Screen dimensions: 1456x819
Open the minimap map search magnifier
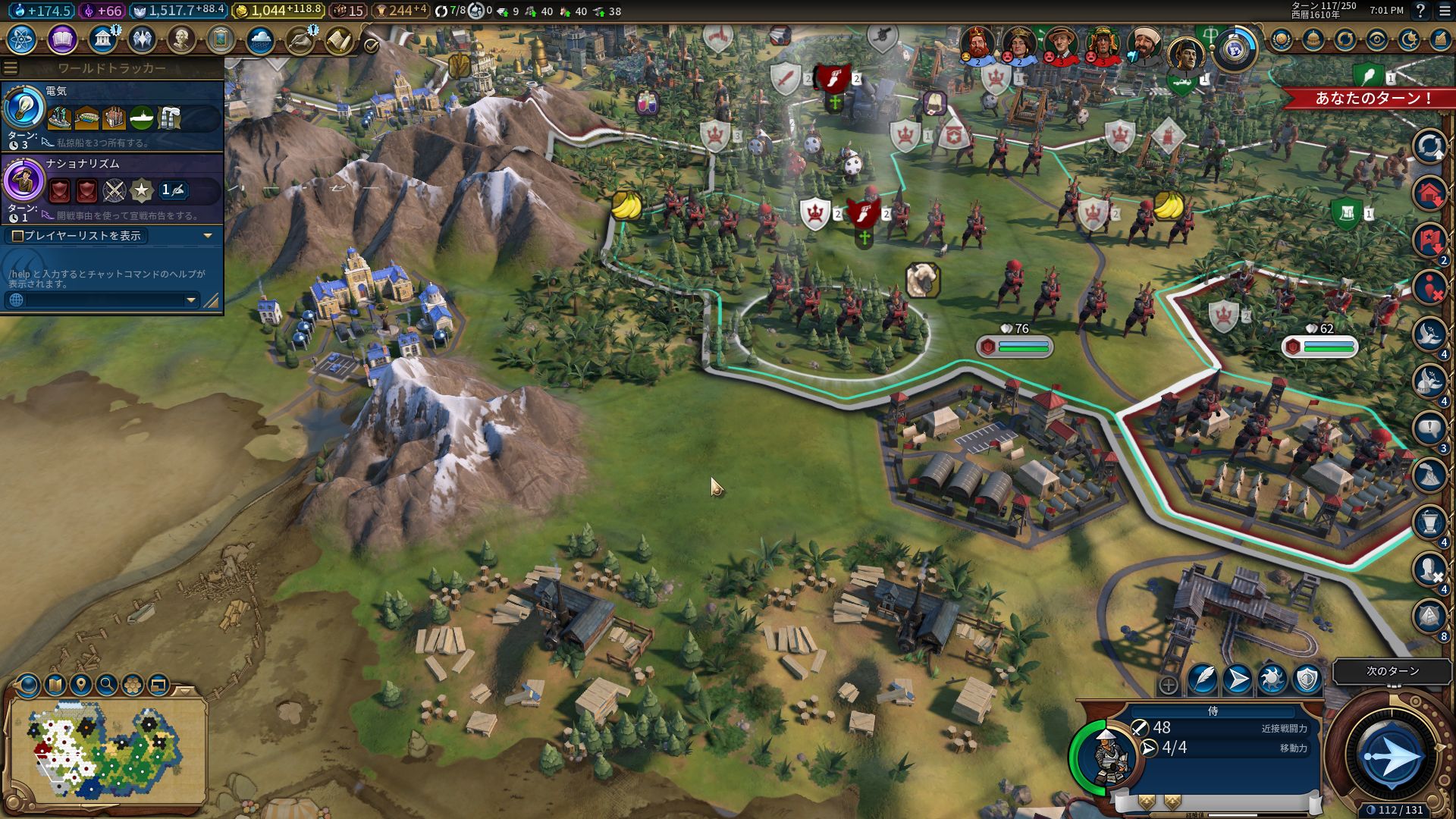107,685
